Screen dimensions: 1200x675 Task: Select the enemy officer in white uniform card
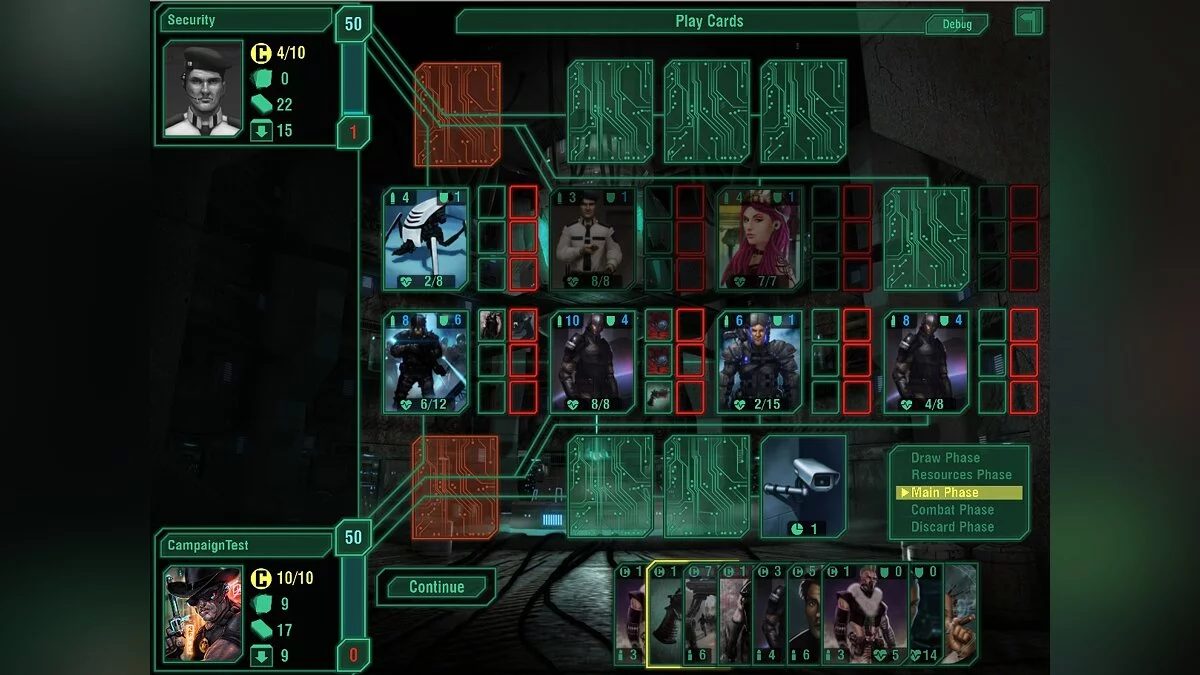click(x=592, y=239)
